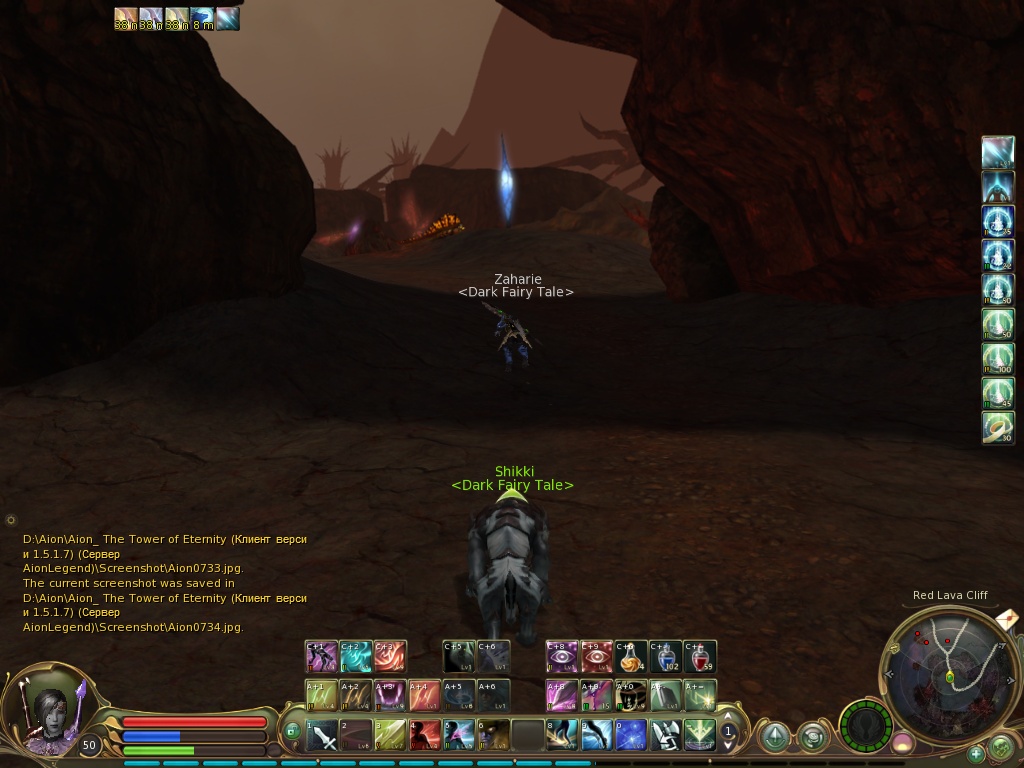
Task: Activate the purple eye skill on C+8
Action: tap(562, 657)
